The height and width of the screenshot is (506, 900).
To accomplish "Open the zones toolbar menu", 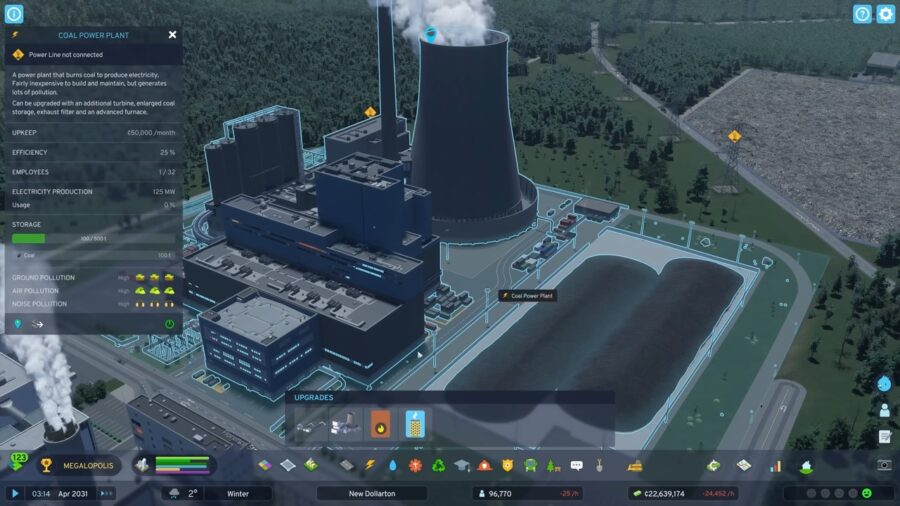I will pos(265,465).
